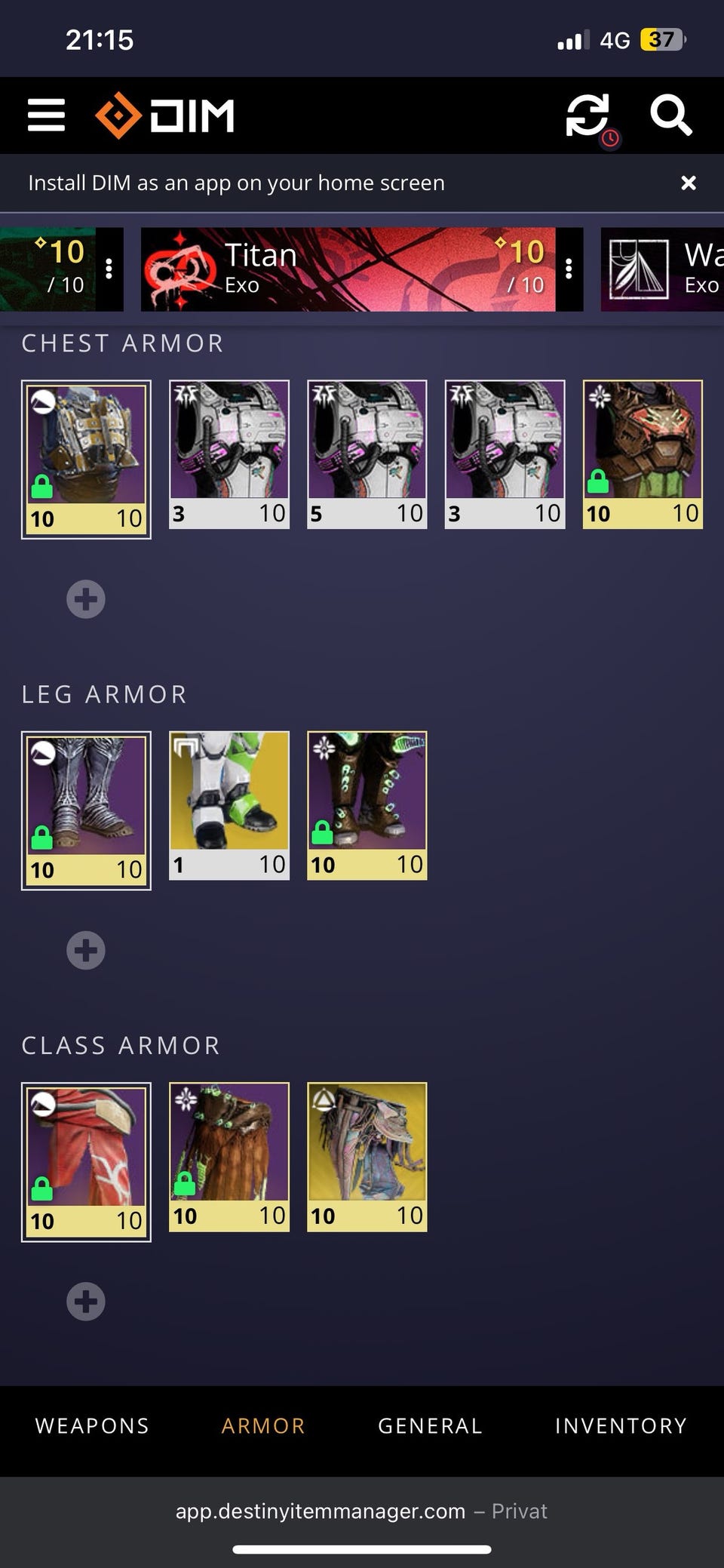
Task: Dismiss the install DIM app banner
Action: tap(688, 183)
